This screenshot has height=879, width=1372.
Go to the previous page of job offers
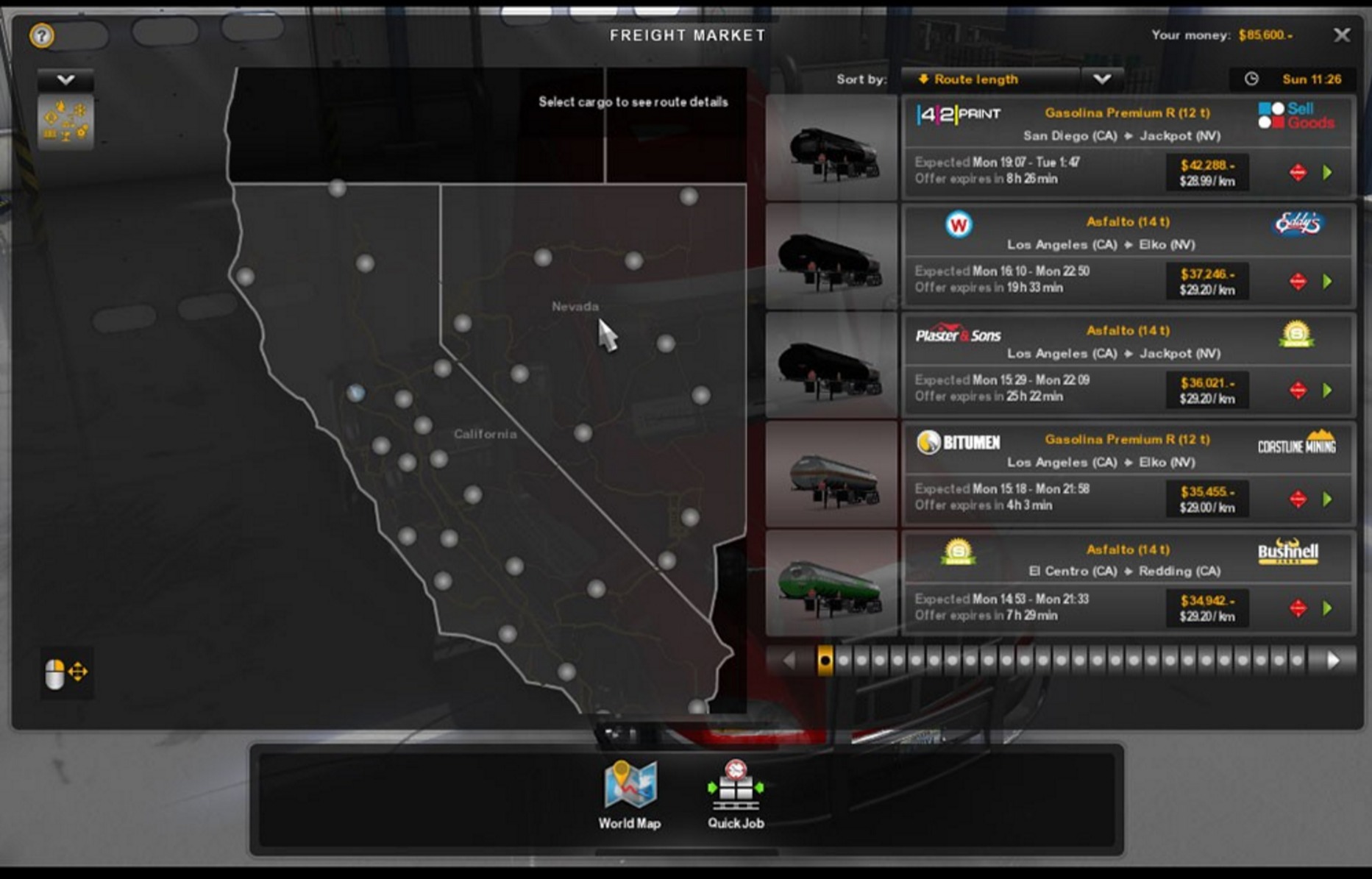pos(789,661)
